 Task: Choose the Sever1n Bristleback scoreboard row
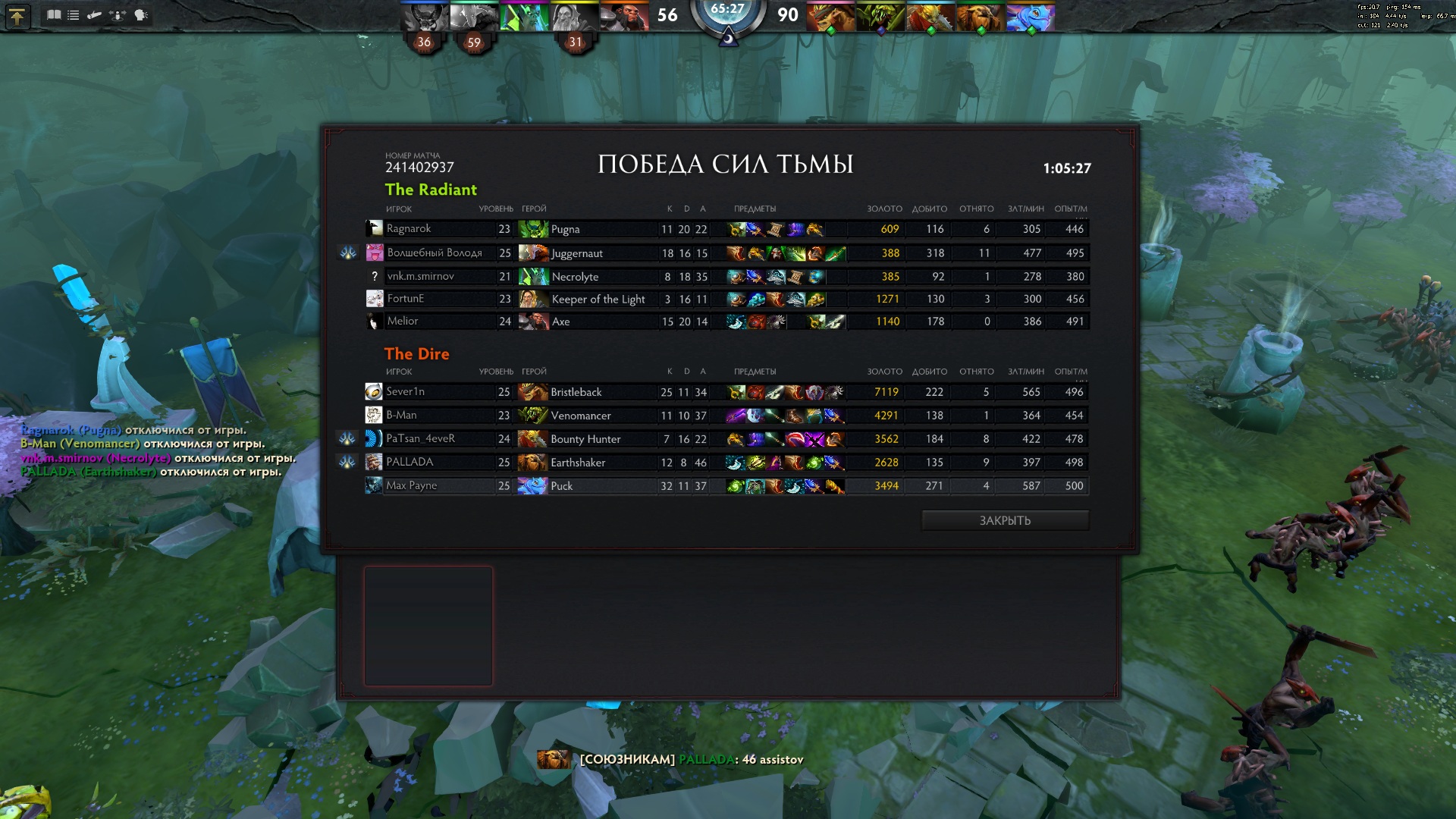pyautogui.click(x=726, y=392)
